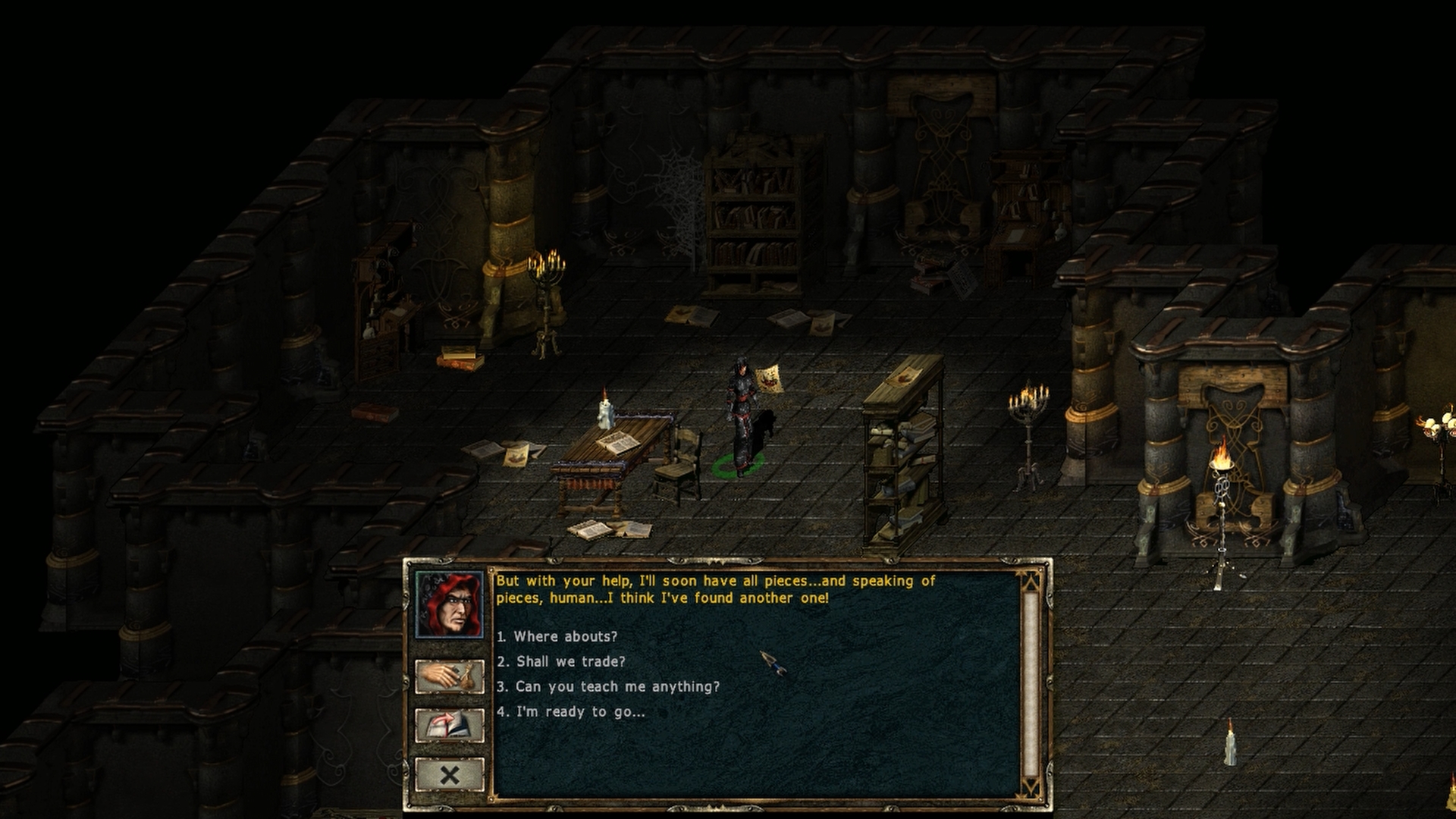Click the dialogue scrollbar's down arrow
The height and width of the screenshot is (819, 1456).
pos(1030,788)
